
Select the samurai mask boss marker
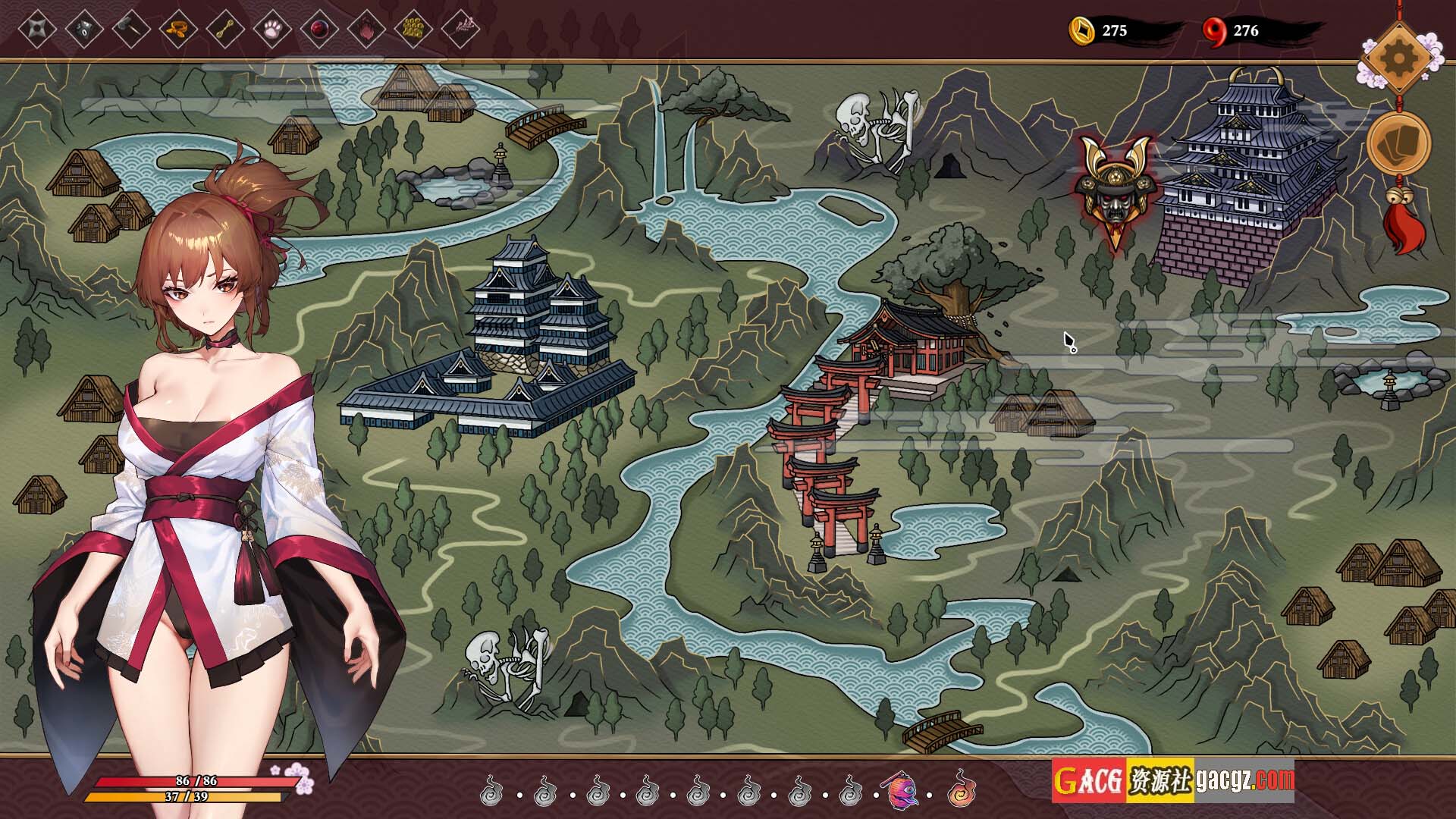1112,190
